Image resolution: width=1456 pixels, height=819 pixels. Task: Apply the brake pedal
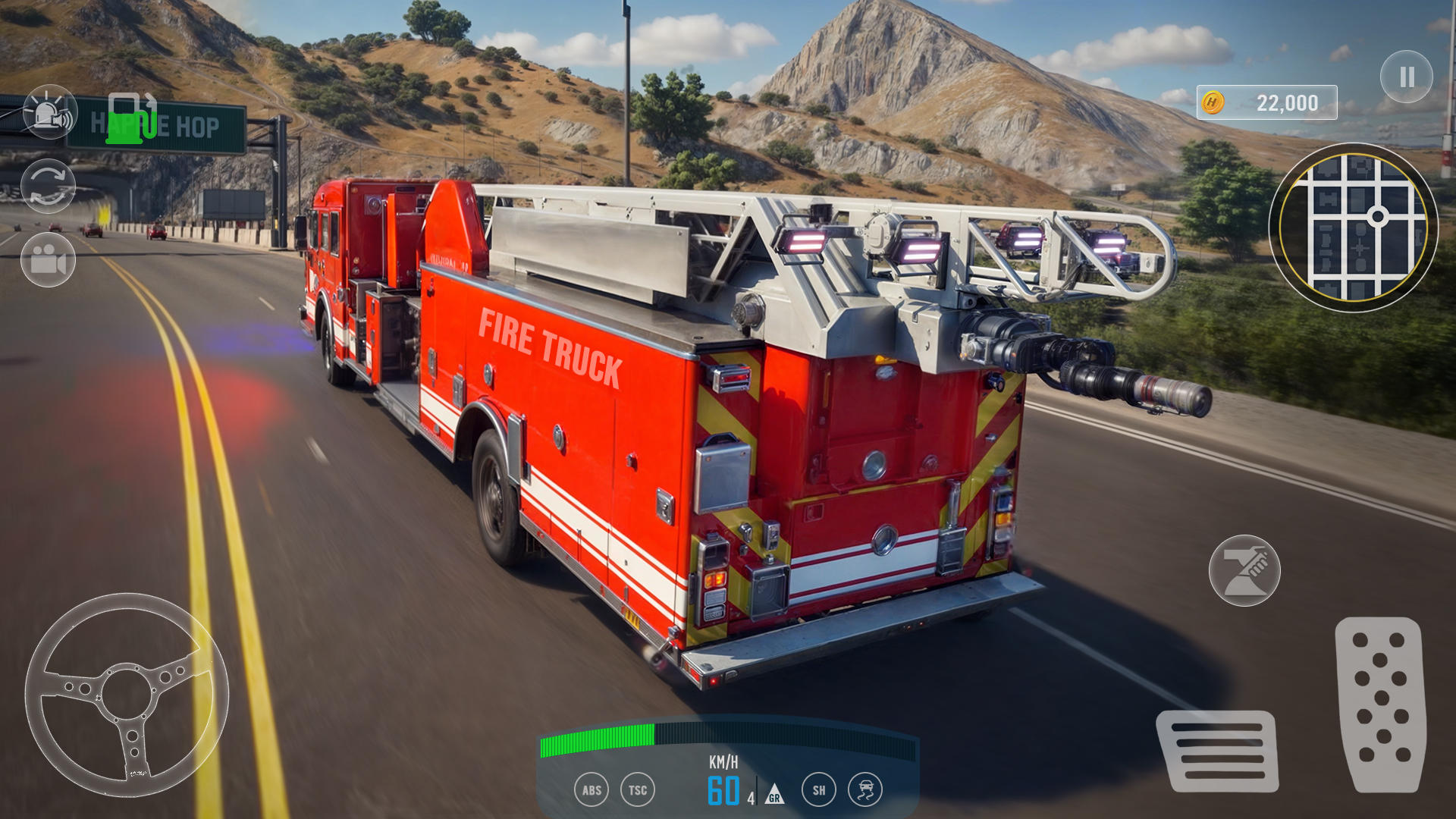pos(1217,751)
